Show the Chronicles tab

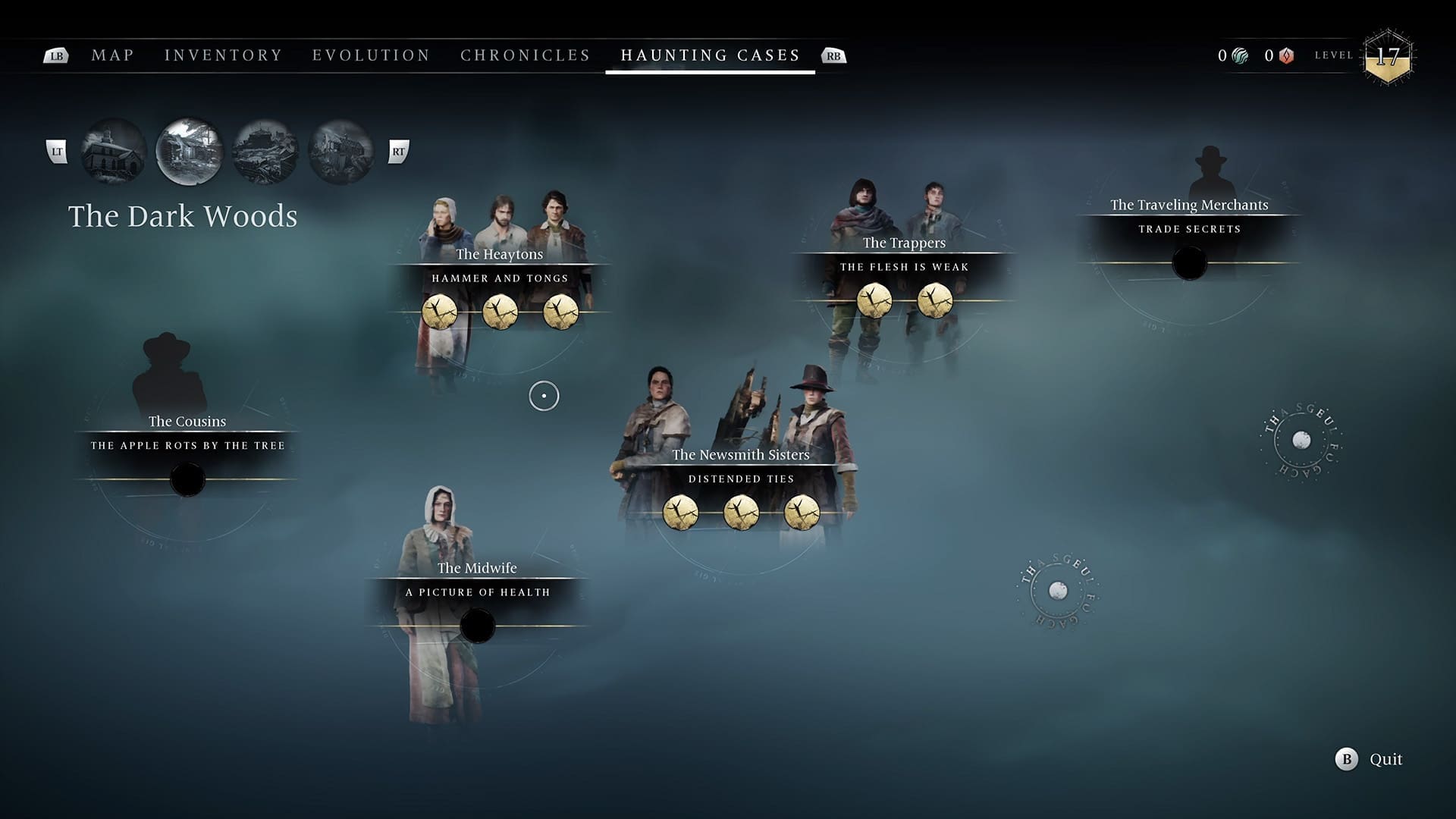click(525, 55)
